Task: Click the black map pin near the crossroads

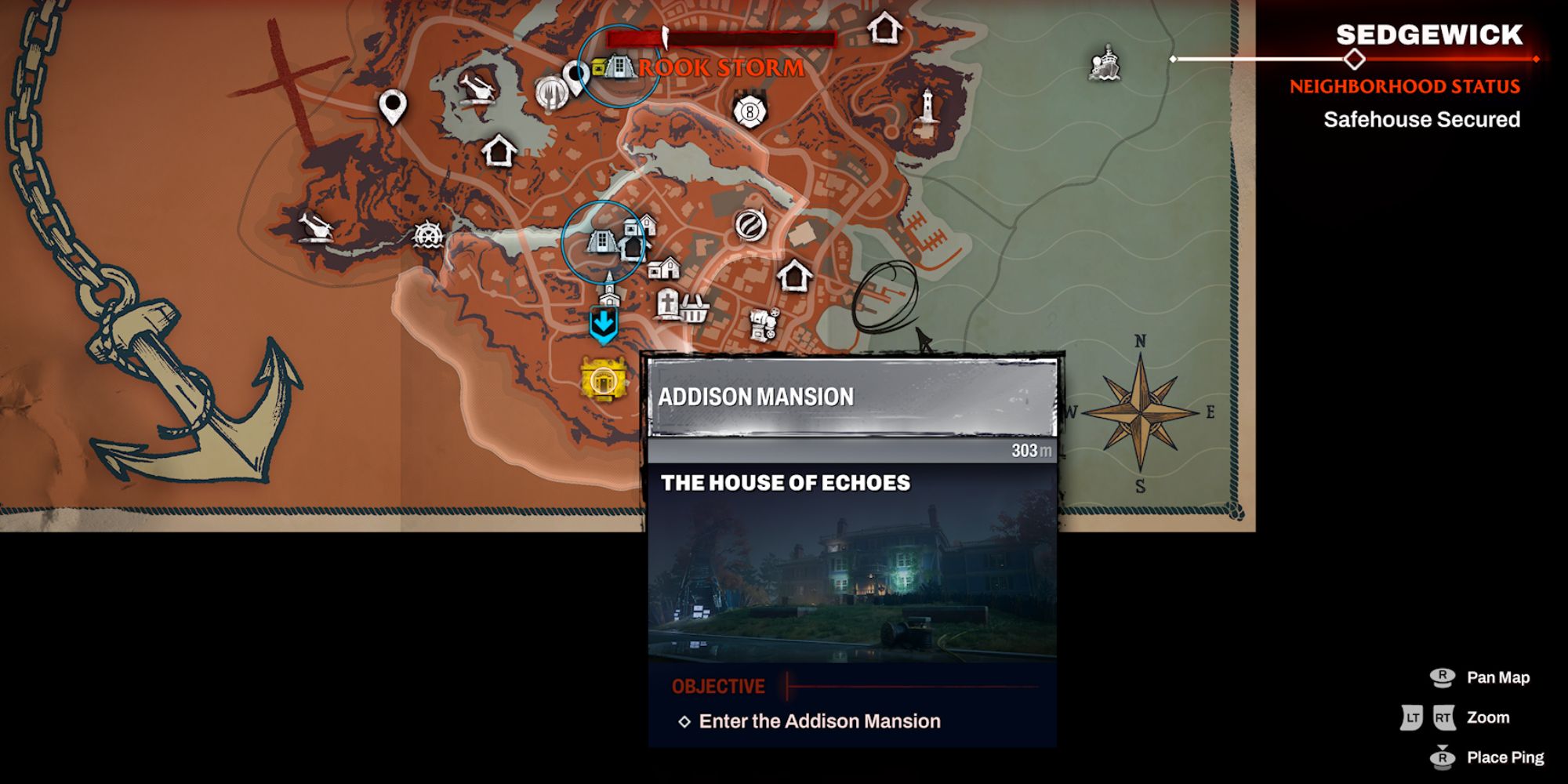Action: tap(393, 102)
